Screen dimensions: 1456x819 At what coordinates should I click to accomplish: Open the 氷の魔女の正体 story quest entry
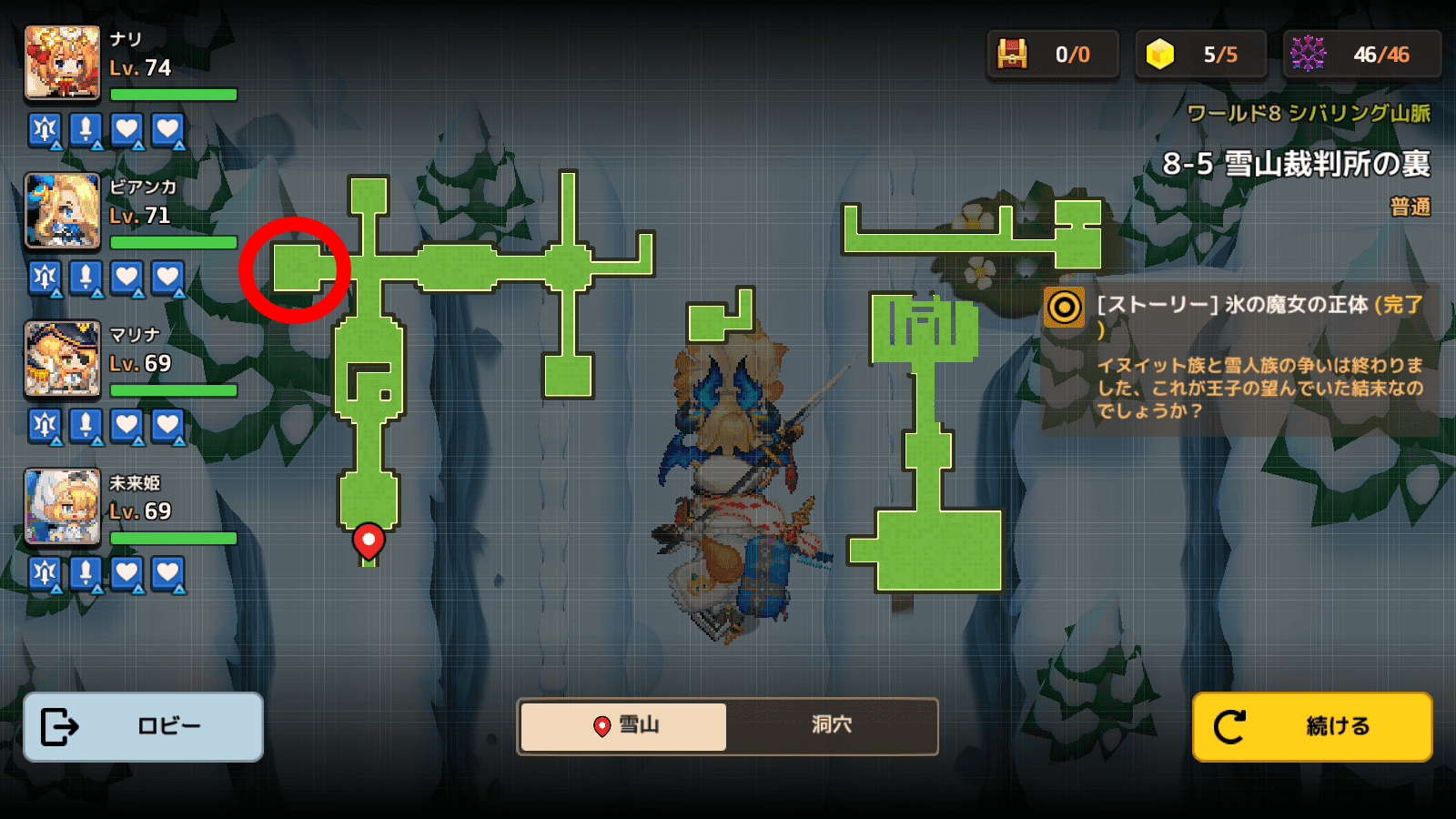pyautogui.click(x=1238, y=355)
